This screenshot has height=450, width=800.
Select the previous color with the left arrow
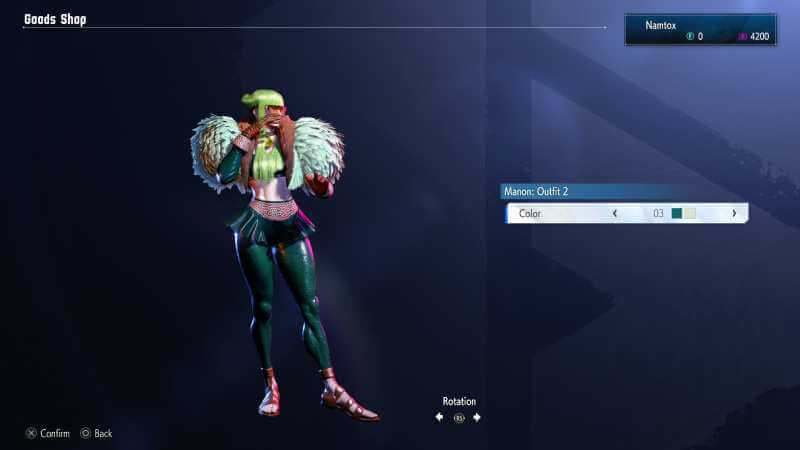[614, 213]
